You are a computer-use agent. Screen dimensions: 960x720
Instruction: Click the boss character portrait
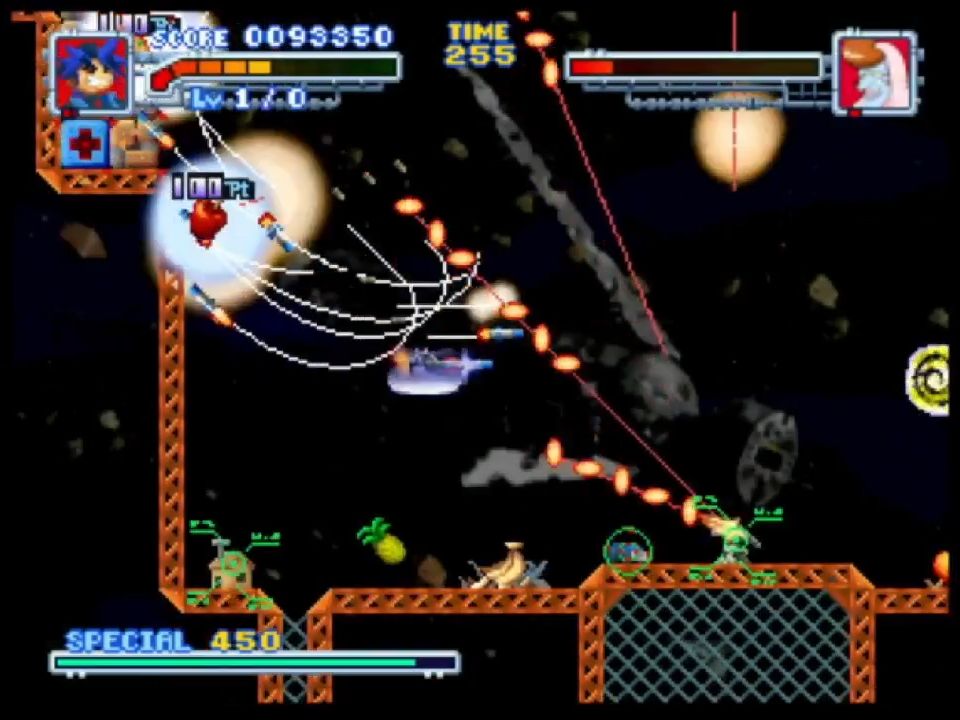[x=874, y=73]
